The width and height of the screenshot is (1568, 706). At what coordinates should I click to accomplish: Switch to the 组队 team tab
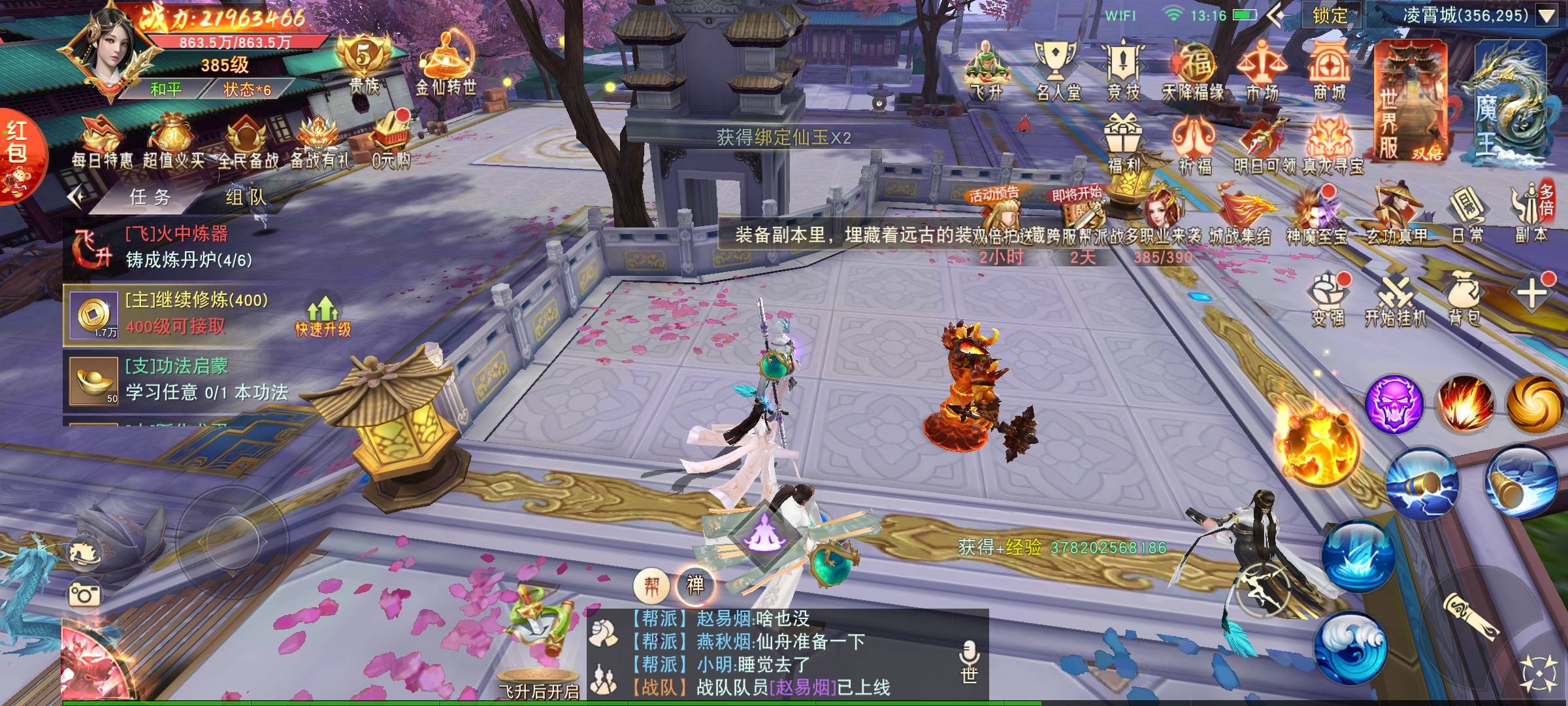click(245, 197)
